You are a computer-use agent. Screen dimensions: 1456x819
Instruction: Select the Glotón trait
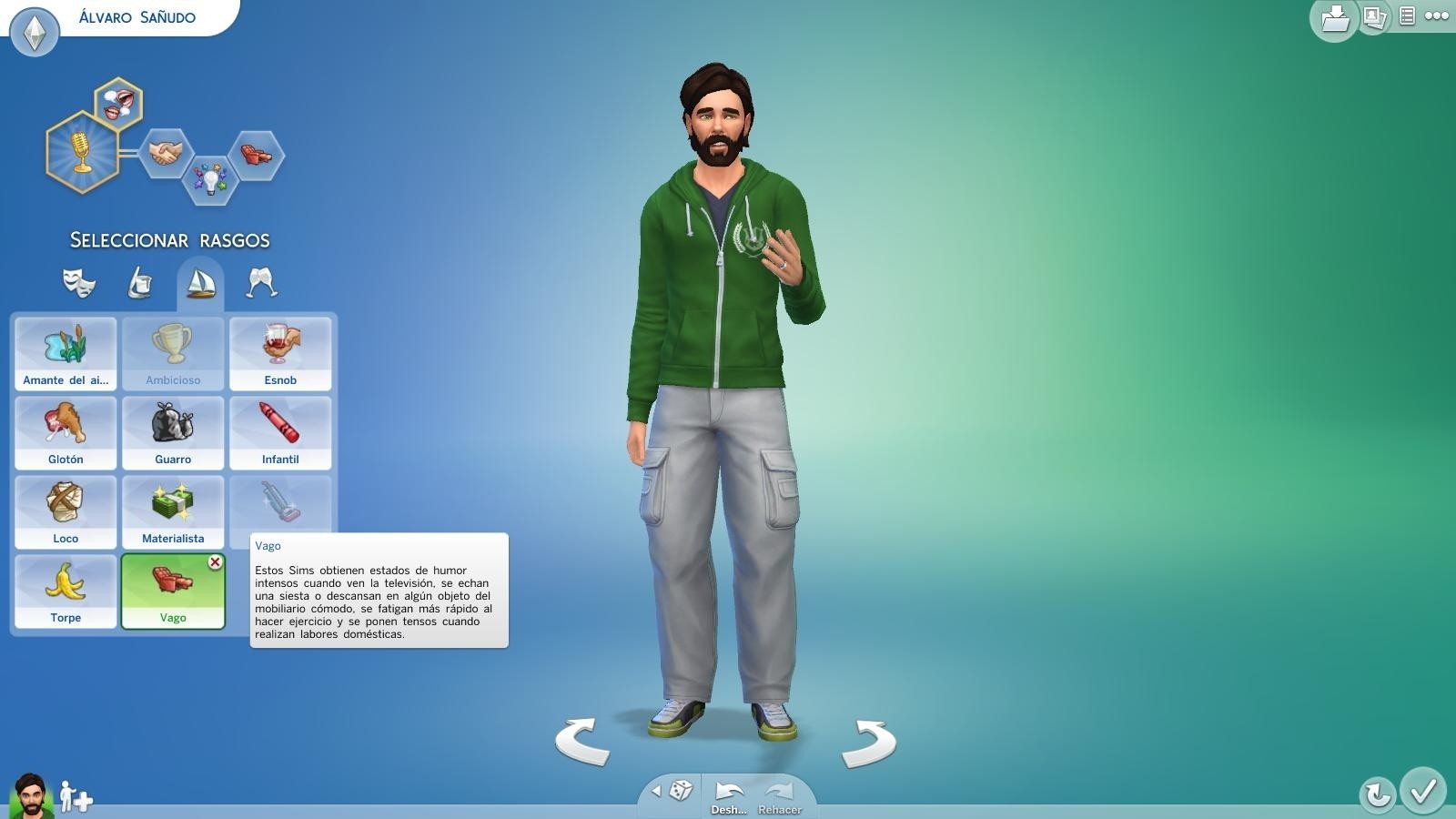point(65,433)
